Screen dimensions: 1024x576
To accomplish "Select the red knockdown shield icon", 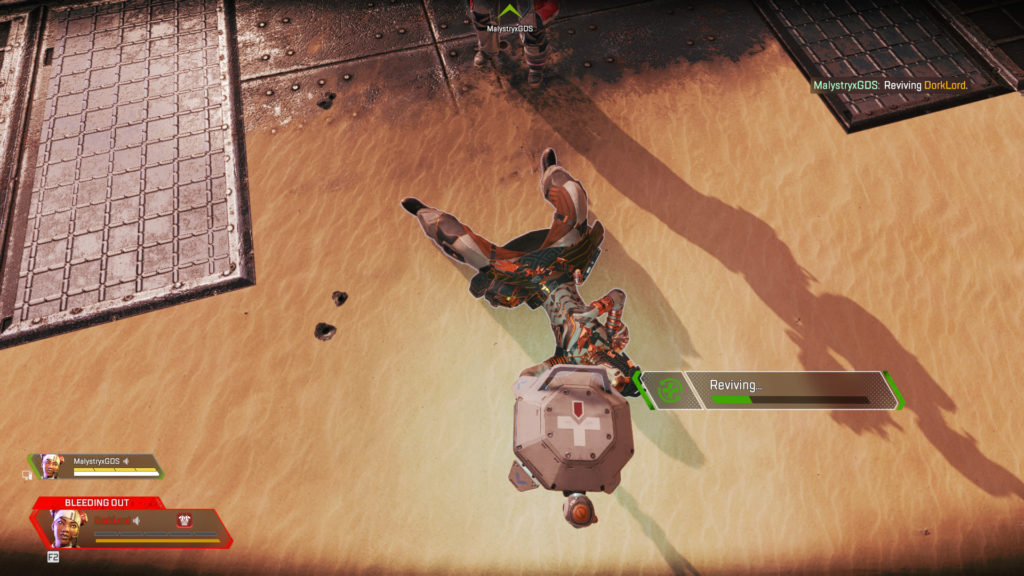I will coord(184,520).
